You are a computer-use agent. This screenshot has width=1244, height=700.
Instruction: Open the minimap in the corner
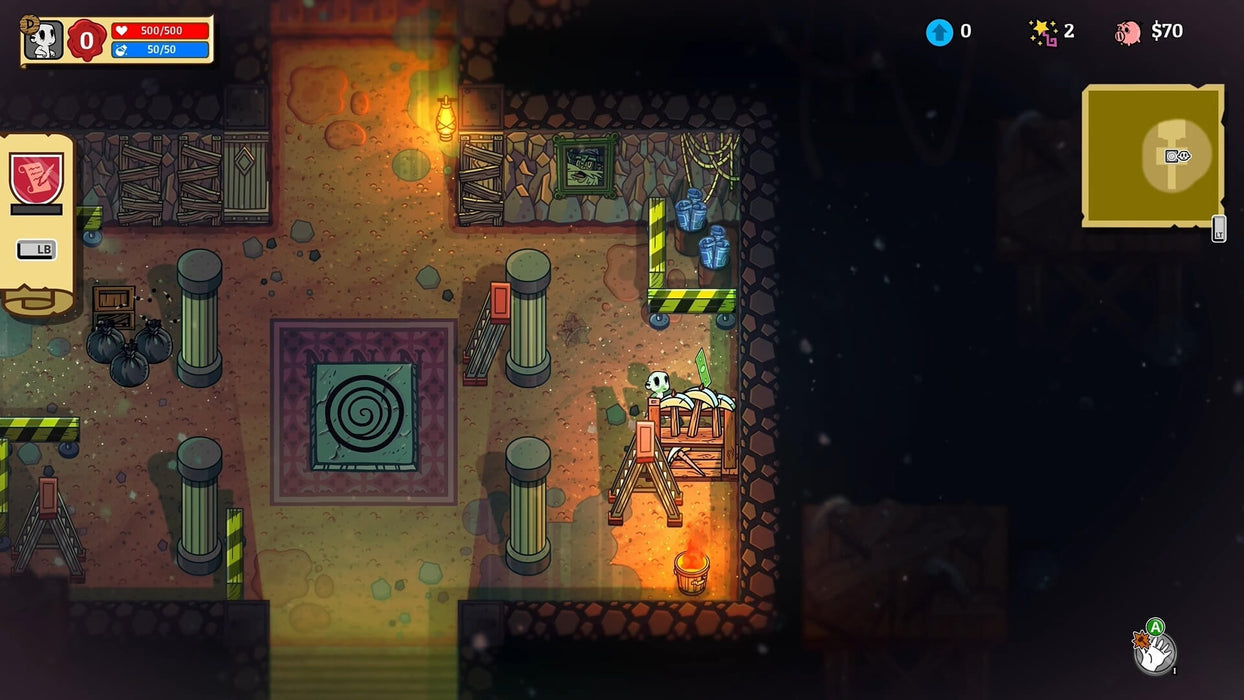coord(1152,155)
